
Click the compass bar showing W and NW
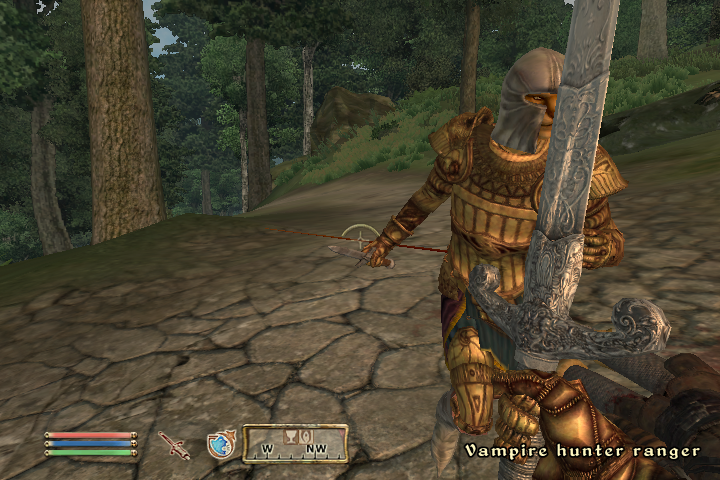click(x=295, y=444)
